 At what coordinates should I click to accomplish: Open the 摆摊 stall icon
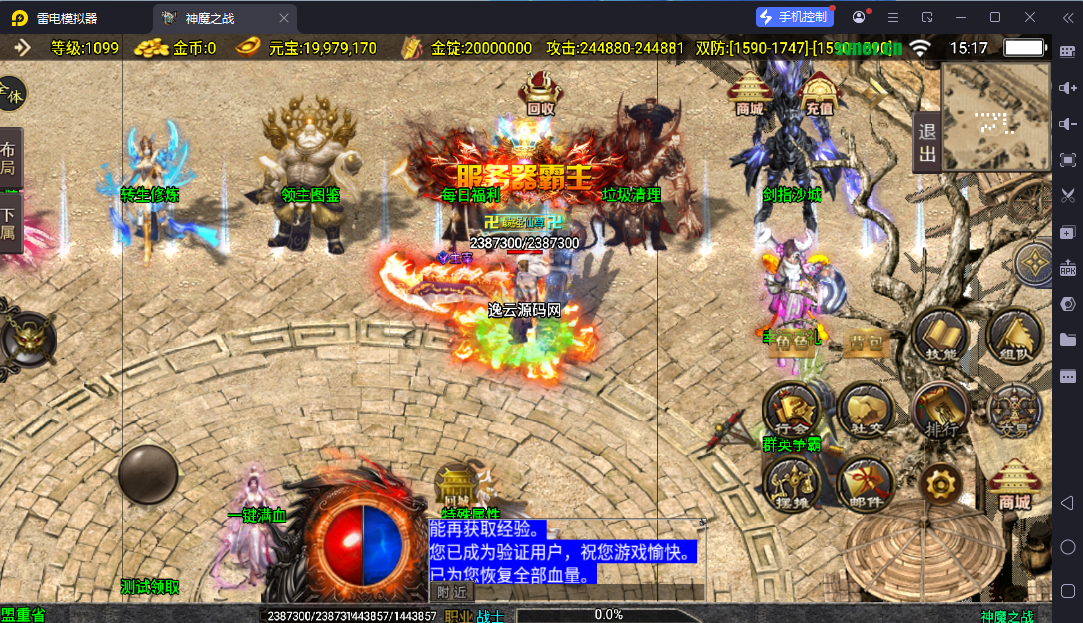click(x=792, y=483)
